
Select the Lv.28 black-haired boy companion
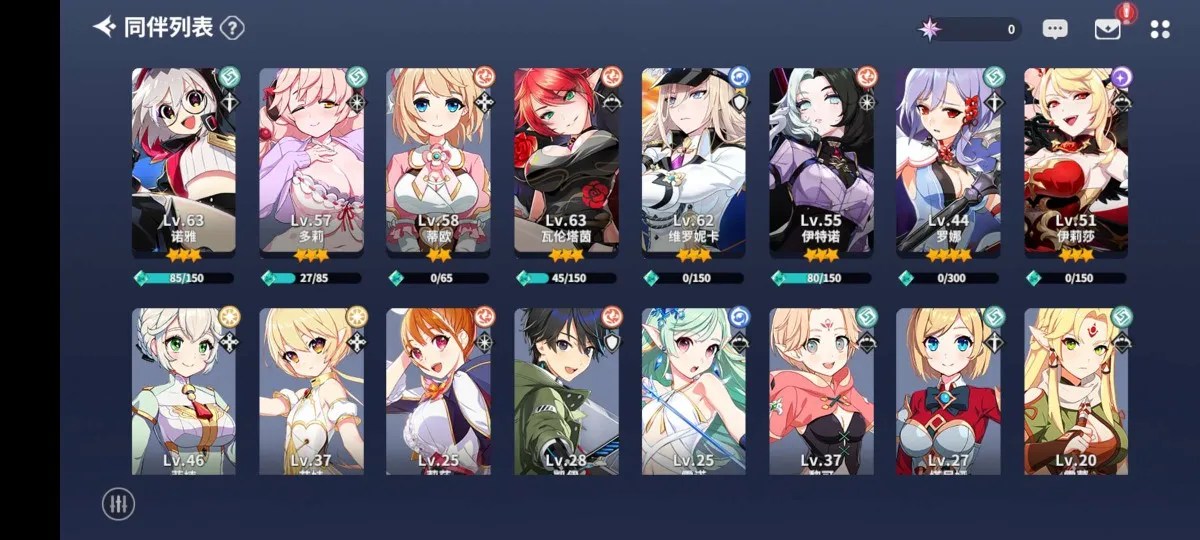(567, 392)
